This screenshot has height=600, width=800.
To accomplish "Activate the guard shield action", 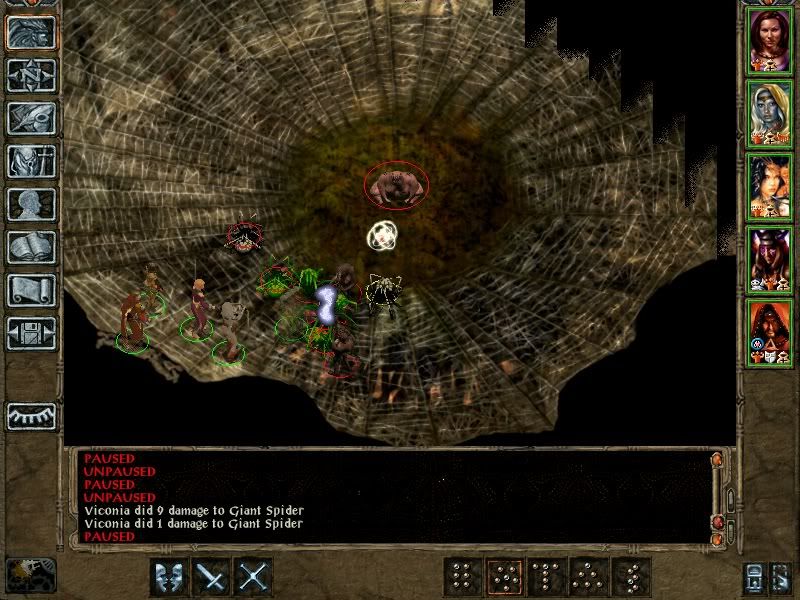I will coord(169,577).
